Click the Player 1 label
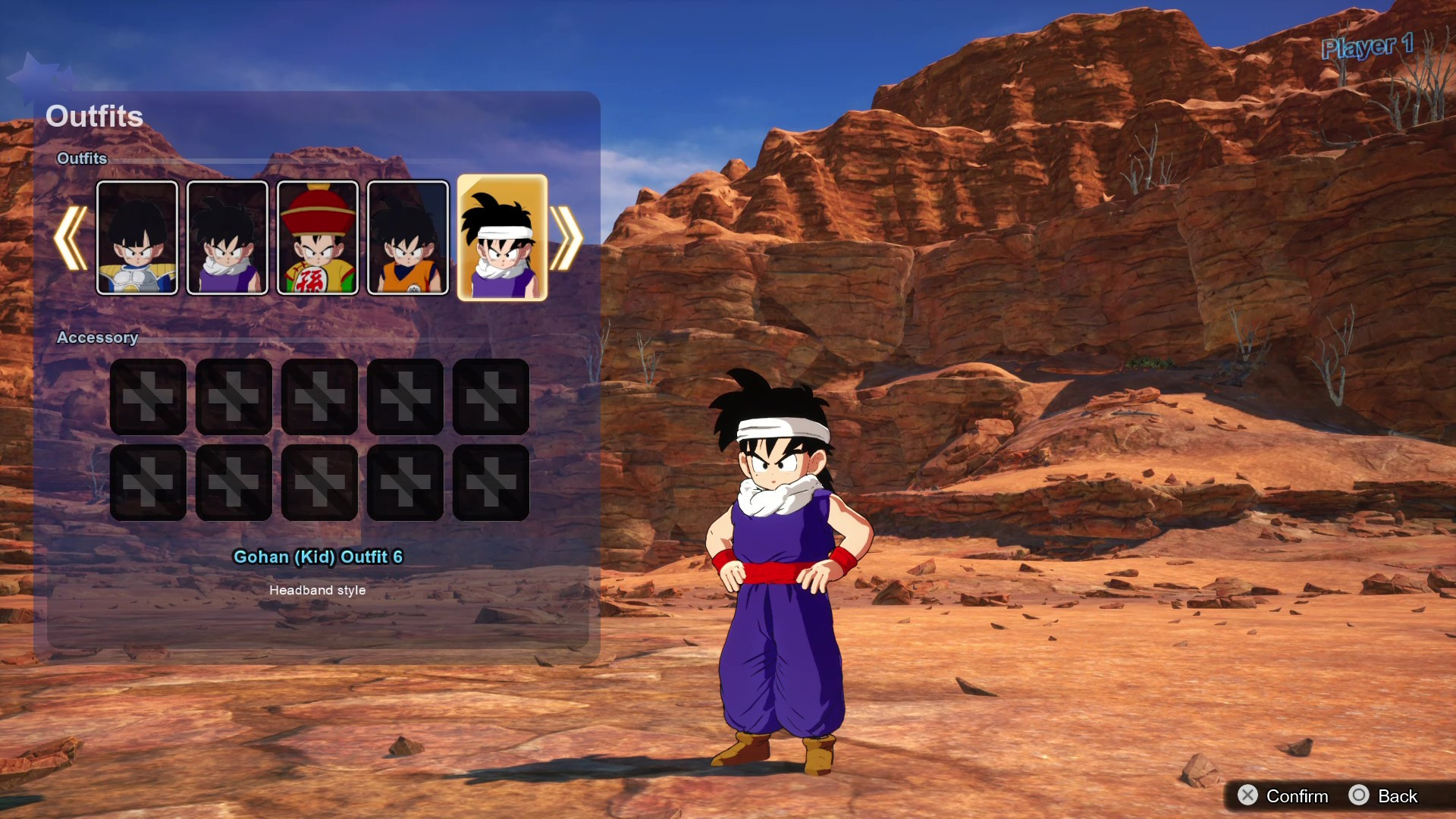1456x819 pixels. coord(1367,47)
